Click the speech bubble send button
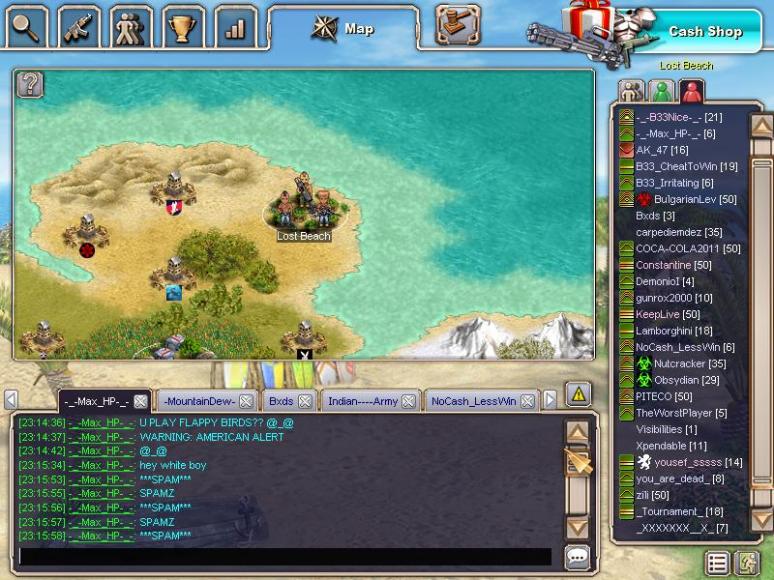 pyautogui.click(x=577, y=557)
